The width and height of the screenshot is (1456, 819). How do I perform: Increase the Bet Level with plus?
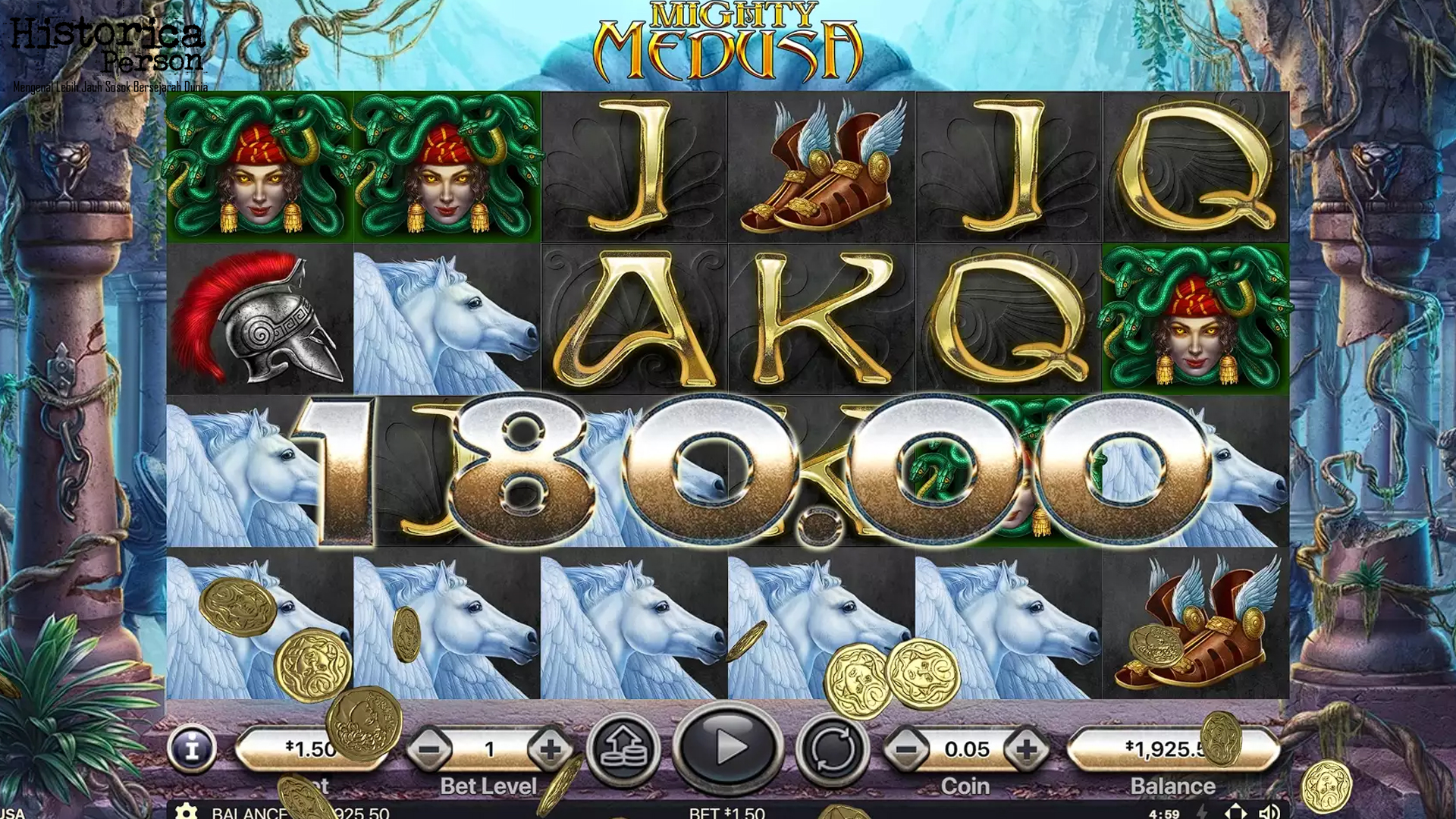[547, 747]
